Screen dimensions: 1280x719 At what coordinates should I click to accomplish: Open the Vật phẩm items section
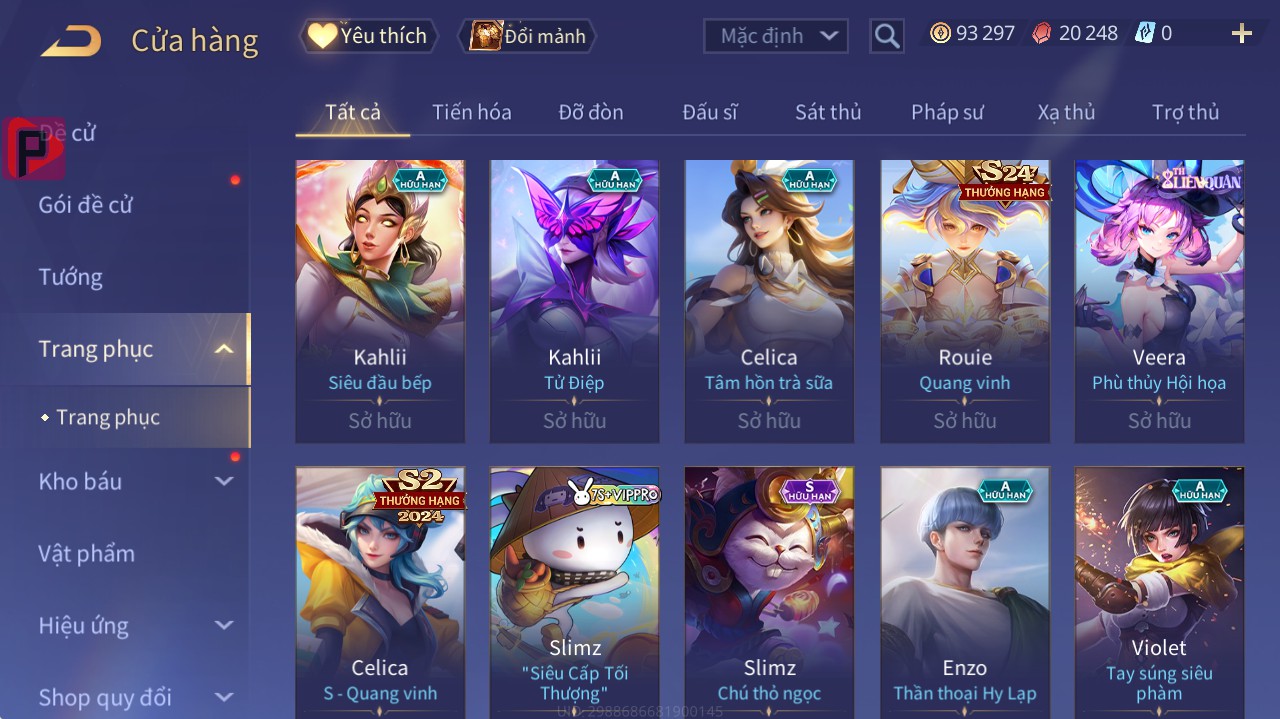[87, 553]
